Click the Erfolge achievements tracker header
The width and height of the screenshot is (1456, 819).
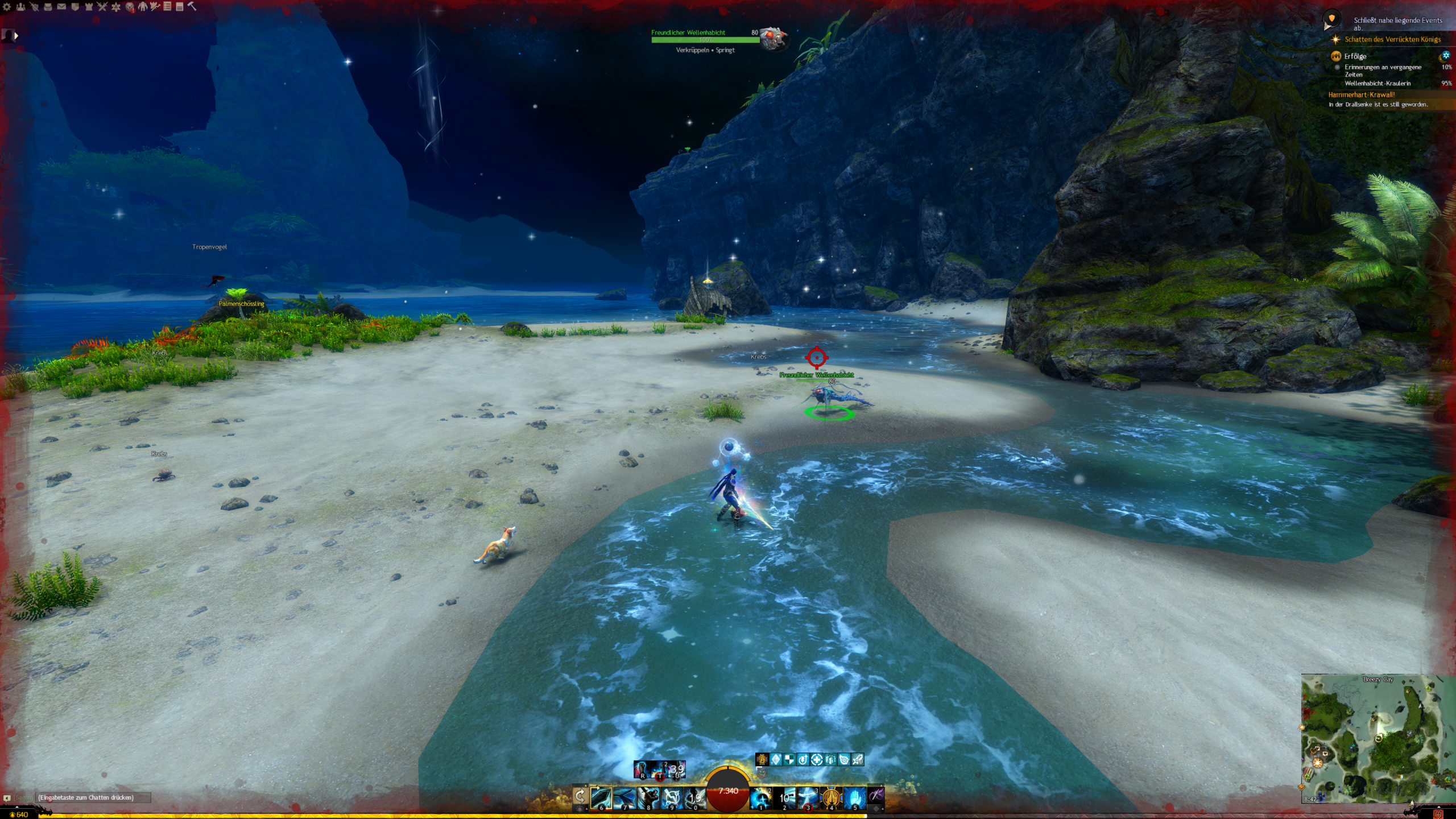1355,56
